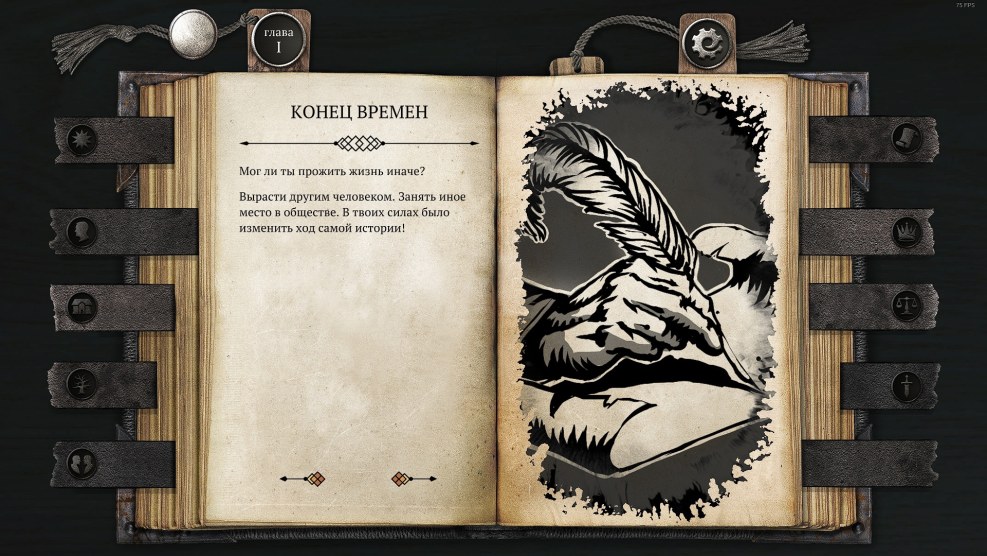Select the sun star bookmark tab
Screen dimensions: 987x556
(x=82, y=140)
